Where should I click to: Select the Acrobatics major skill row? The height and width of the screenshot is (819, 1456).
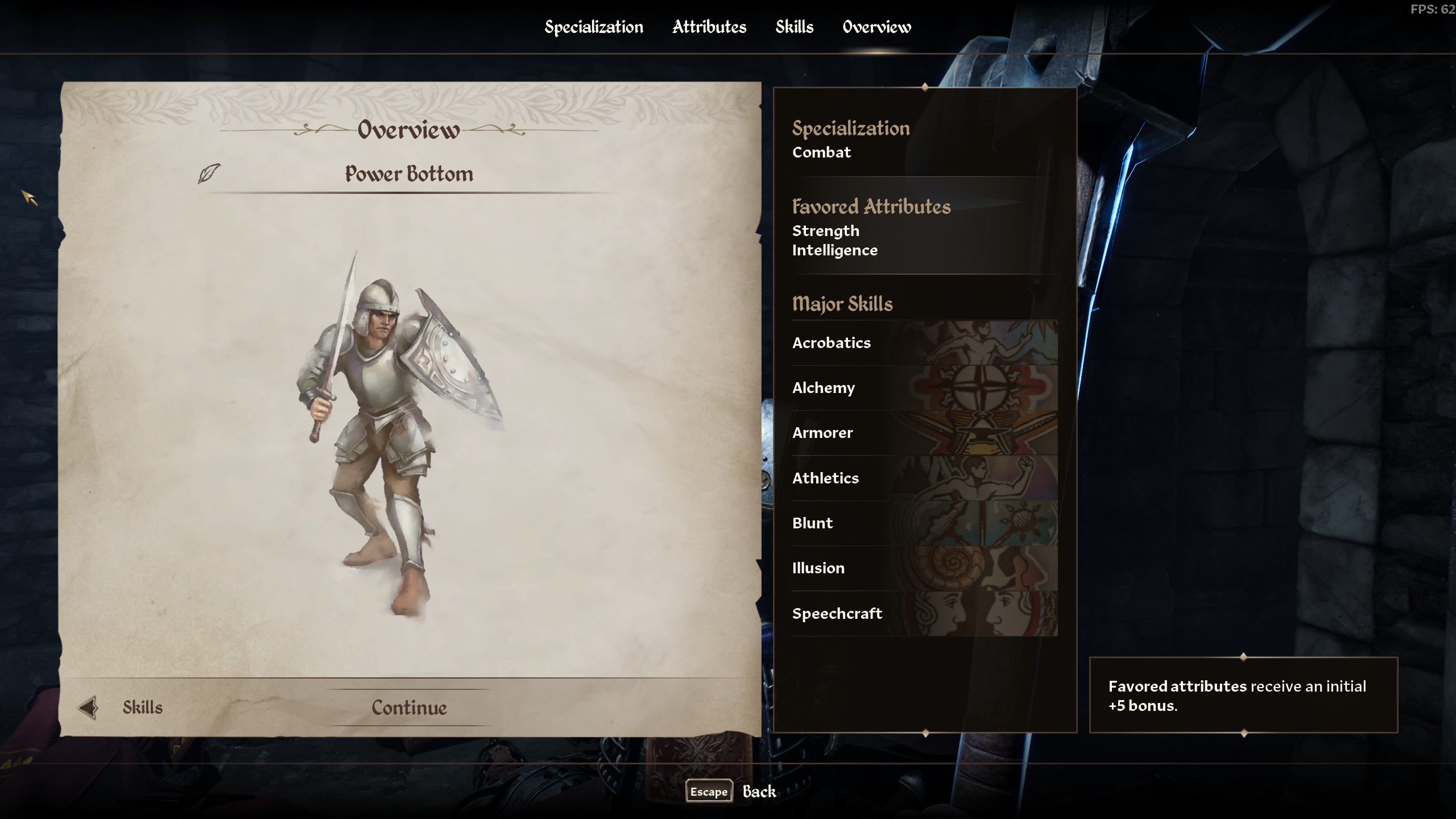[924, 343]
